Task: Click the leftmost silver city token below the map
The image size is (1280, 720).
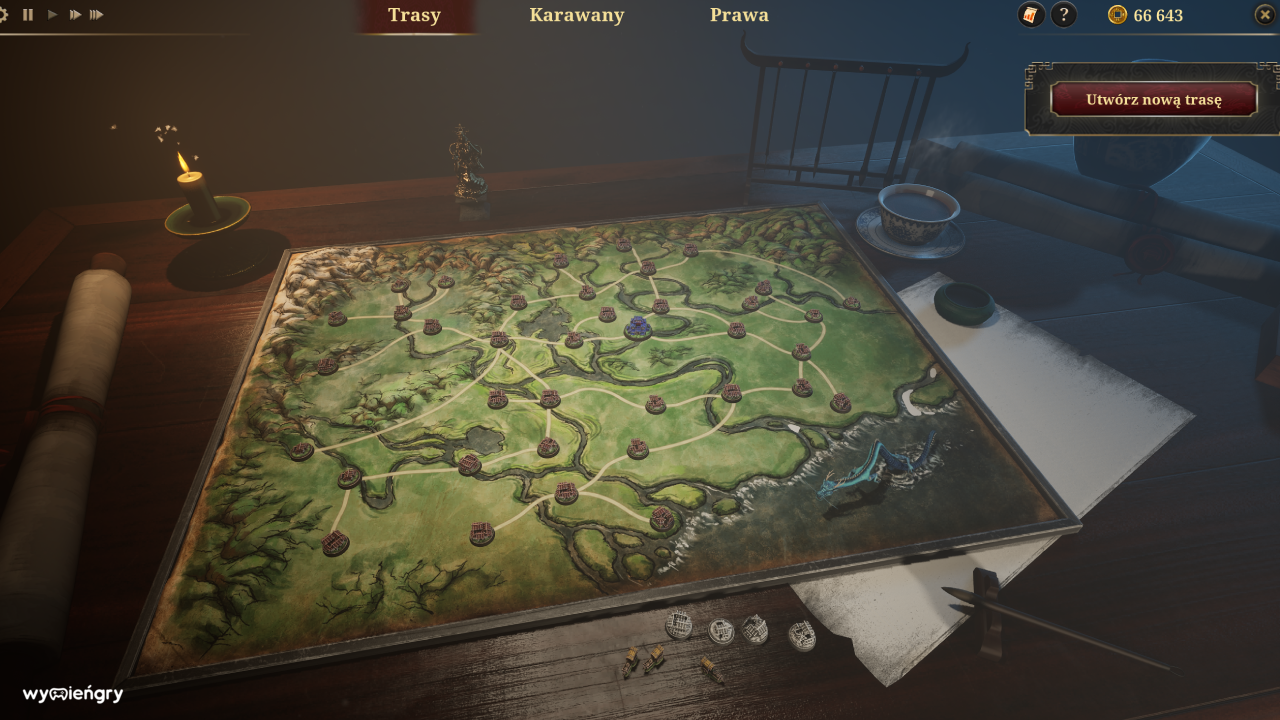Action: coord(680,628)
